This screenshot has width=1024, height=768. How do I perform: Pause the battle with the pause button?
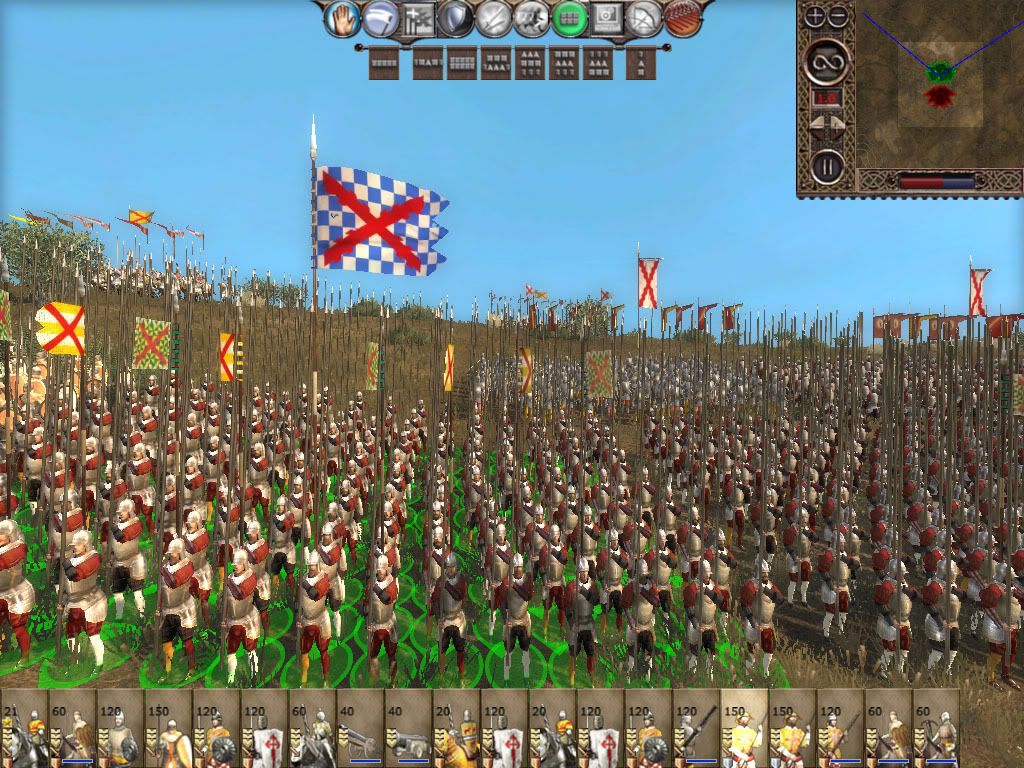pyautogui.click(x=827, y=166)
